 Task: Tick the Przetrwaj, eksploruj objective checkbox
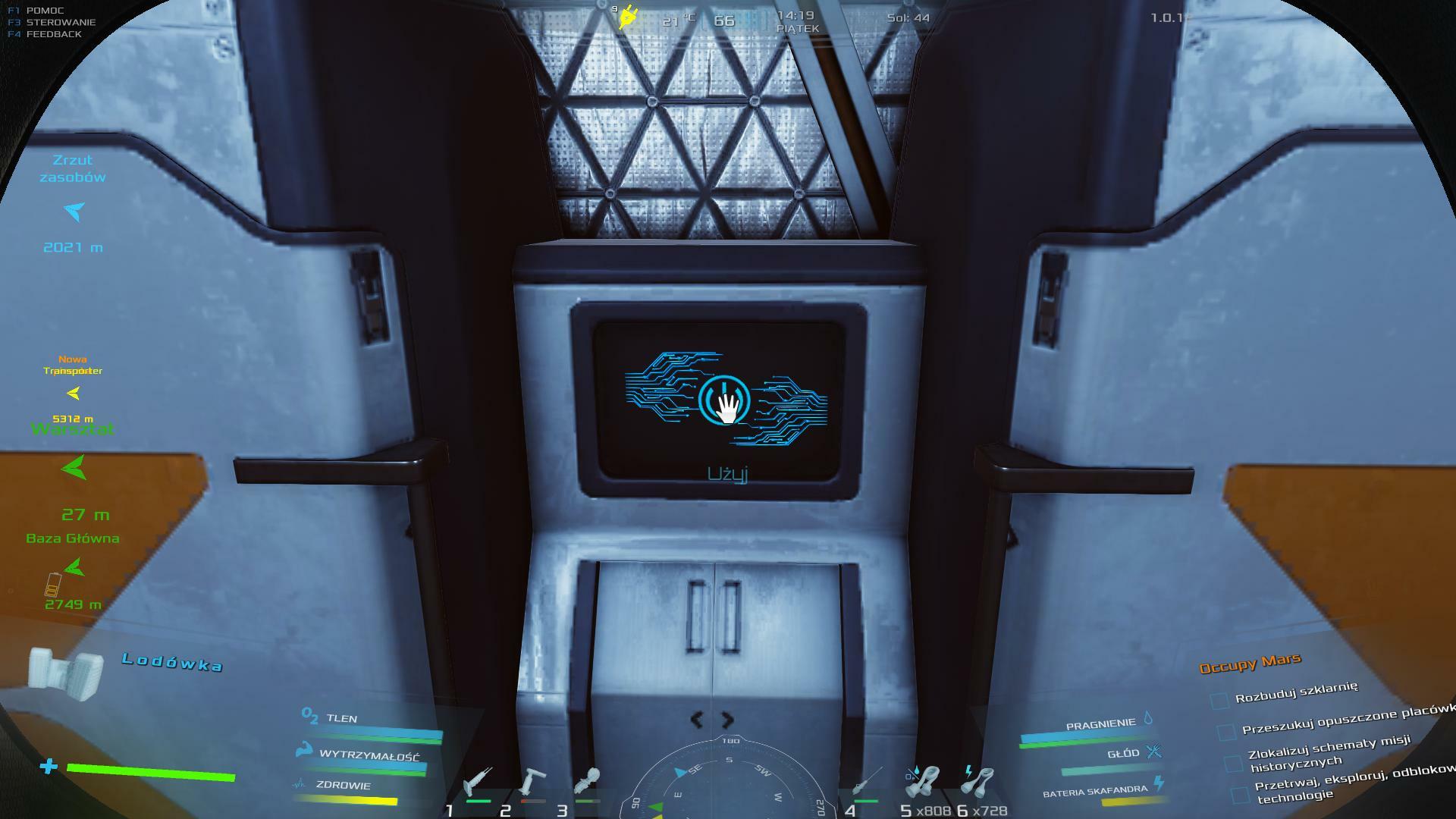[x=1240, y=794]
